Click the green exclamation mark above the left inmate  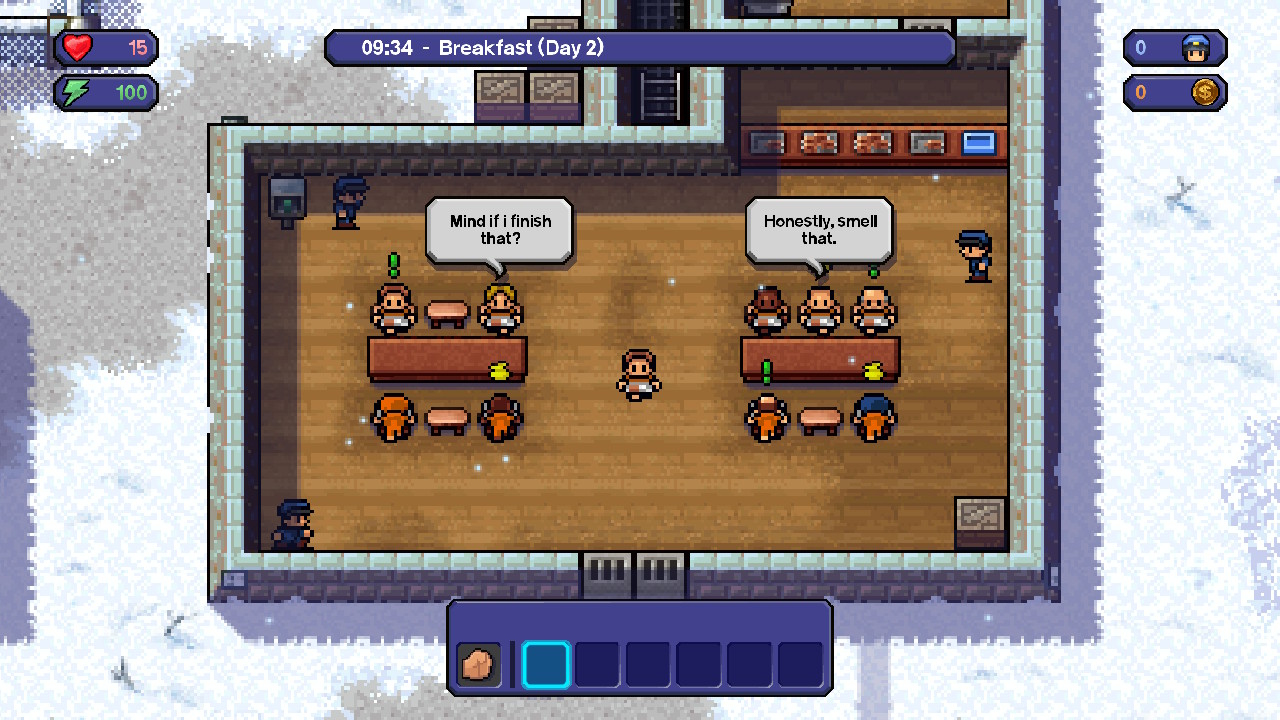(392, 263)
